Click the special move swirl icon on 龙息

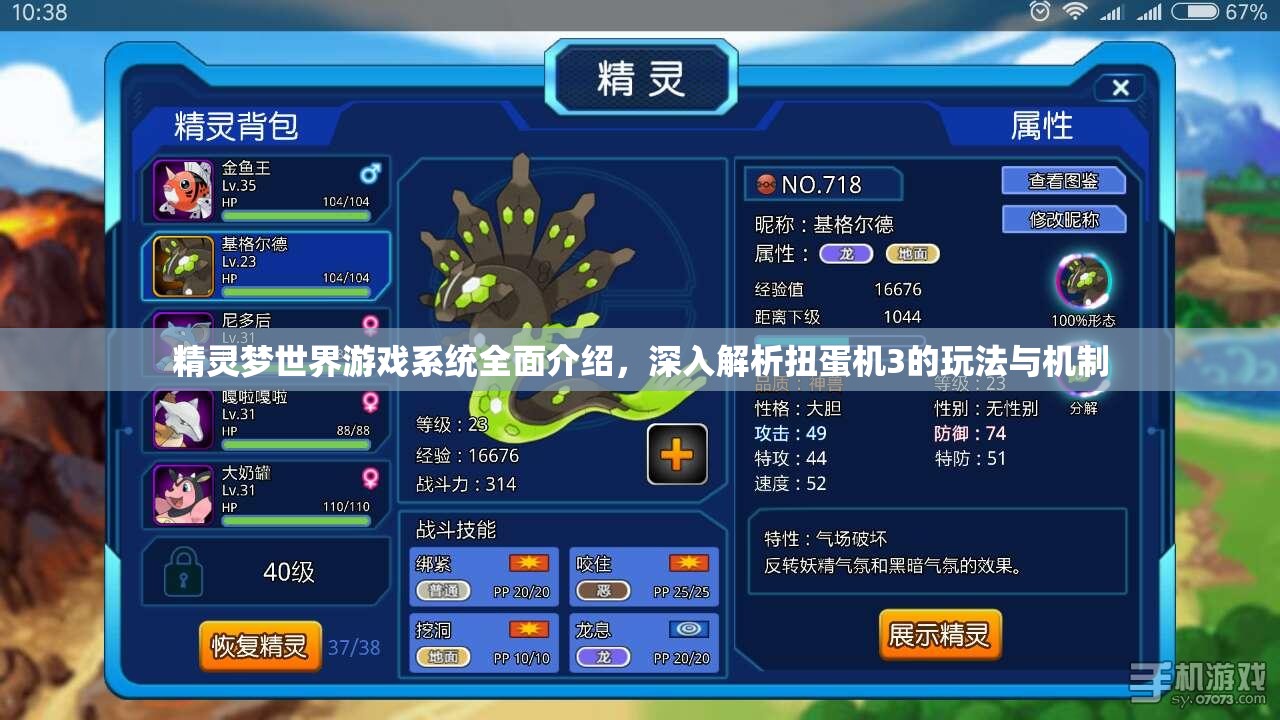[x=688, y=628]
